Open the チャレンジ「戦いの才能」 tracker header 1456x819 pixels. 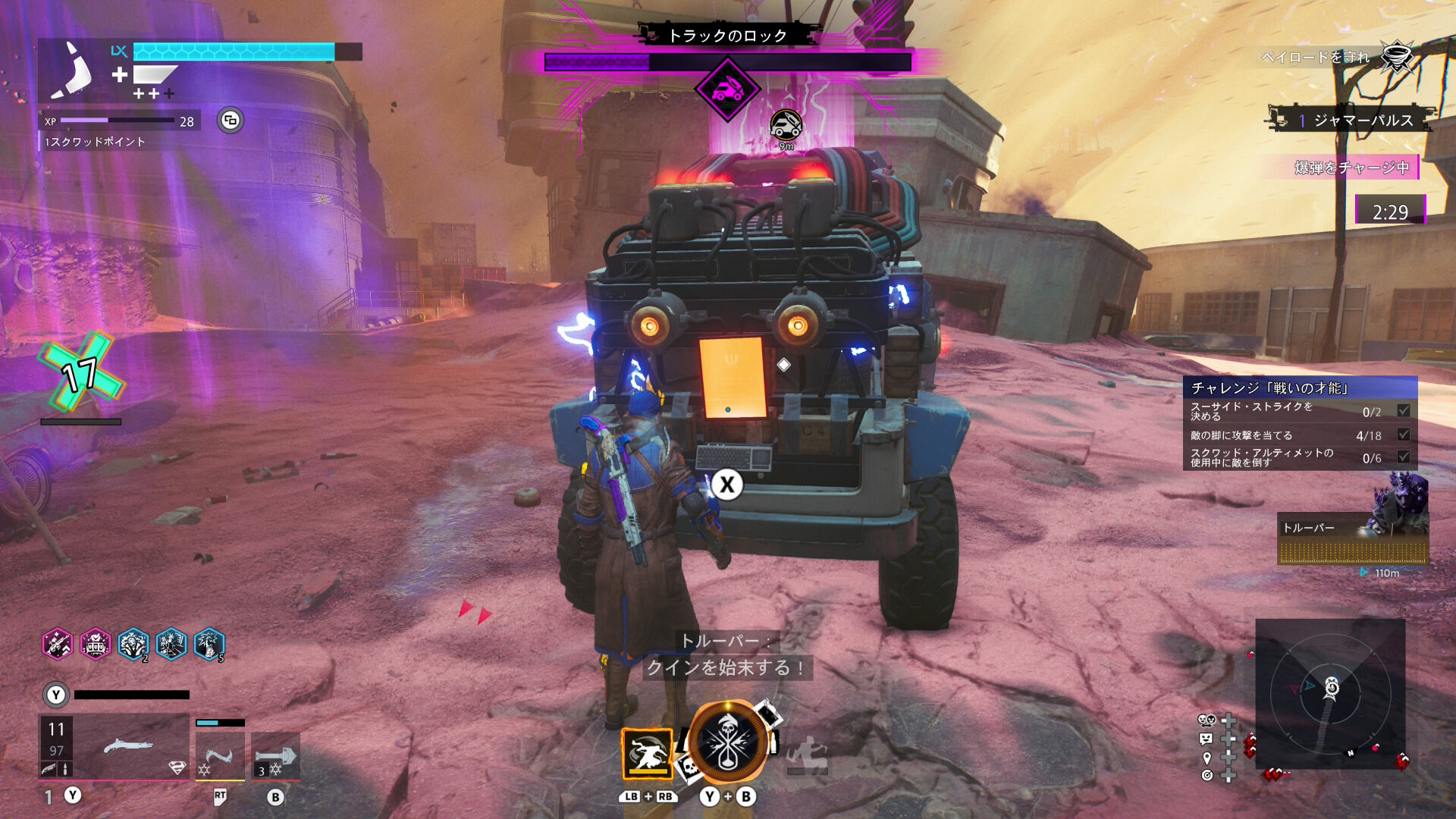pos(1300,388)
